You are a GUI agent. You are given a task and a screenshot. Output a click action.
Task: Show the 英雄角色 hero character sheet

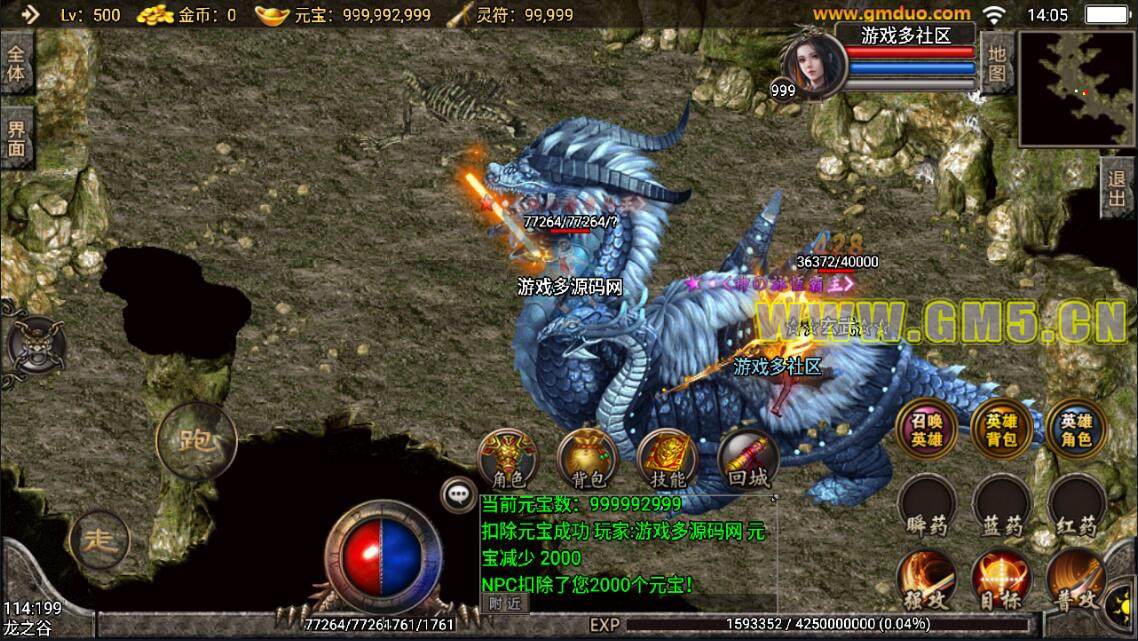1076,428
